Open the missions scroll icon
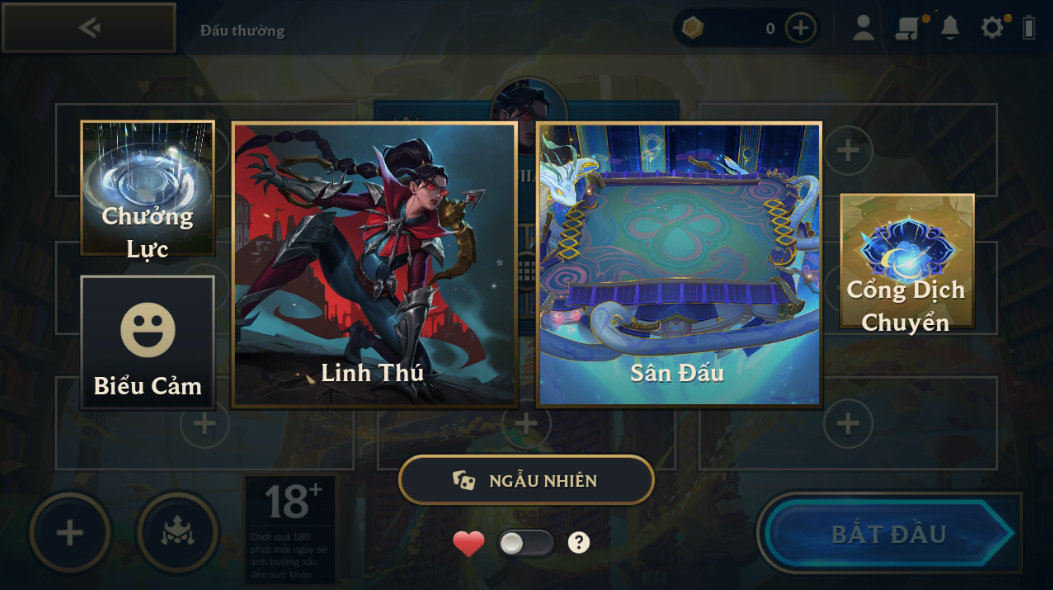Viewport: 1053px width, 590px height. coord(907,28)
